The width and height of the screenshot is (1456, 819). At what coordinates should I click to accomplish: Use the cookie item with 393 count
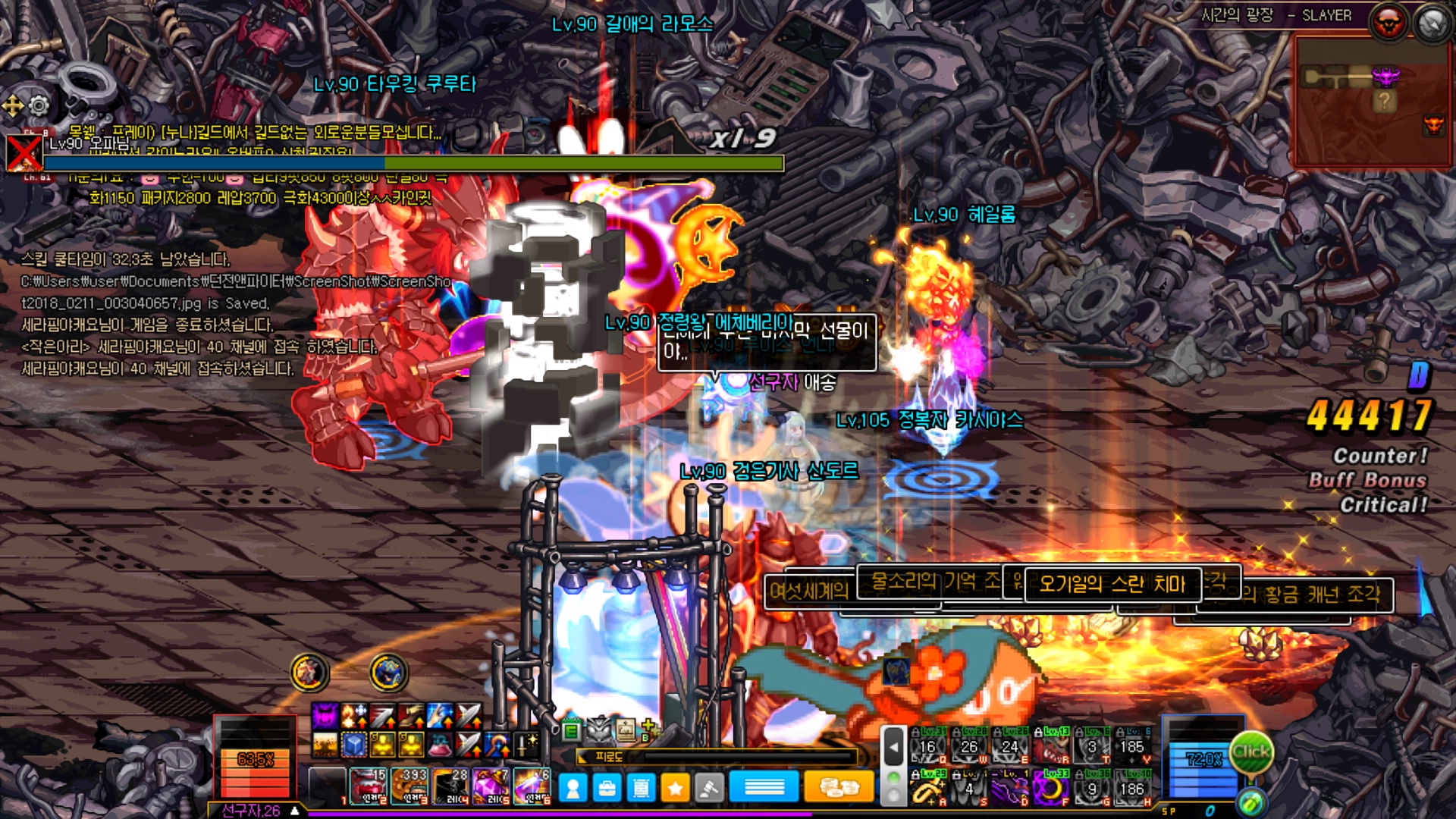[x=409, y=786]
